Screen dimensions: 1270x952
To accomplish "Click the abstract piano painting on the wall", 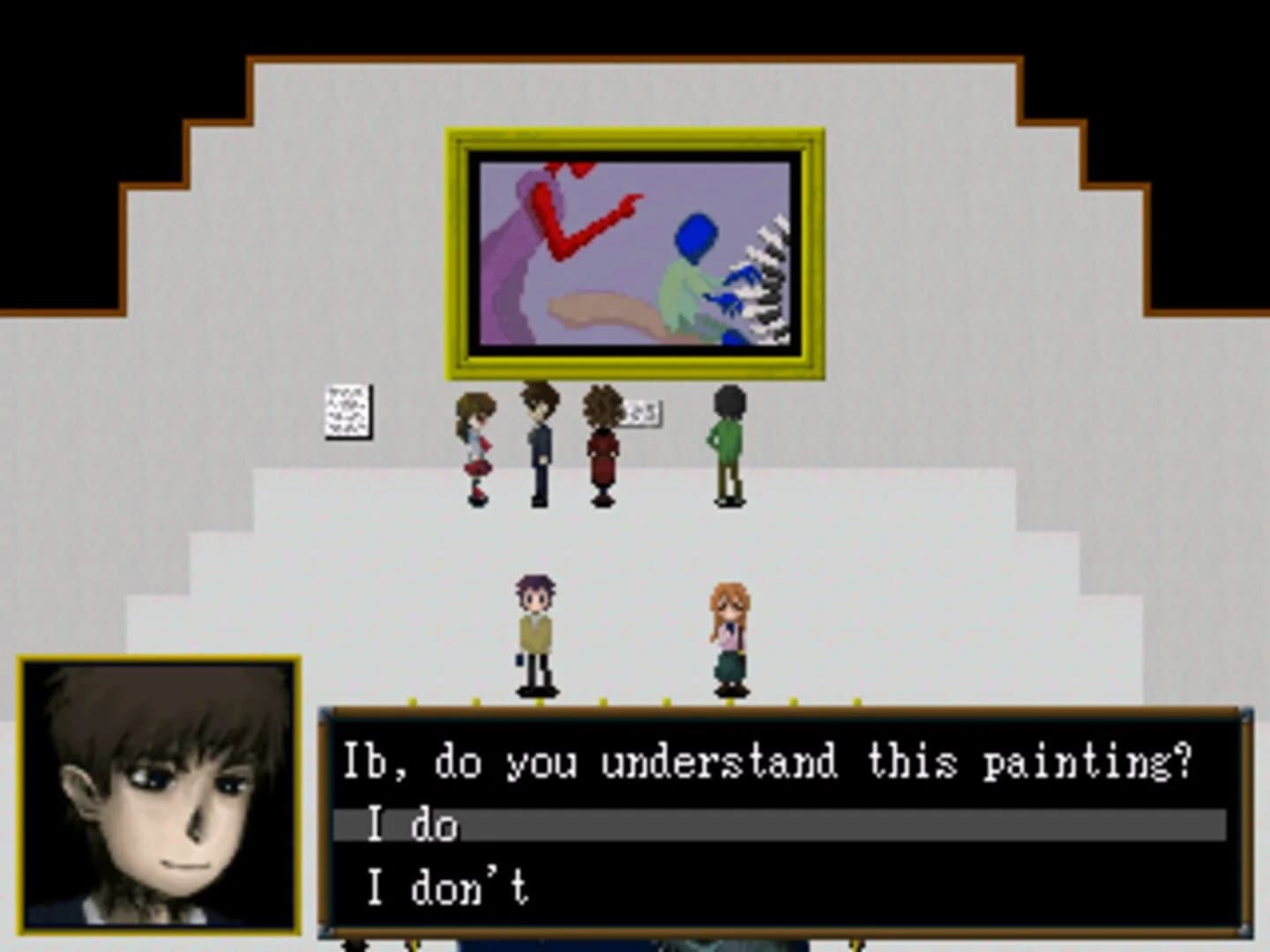I will (x=633, y=251).
